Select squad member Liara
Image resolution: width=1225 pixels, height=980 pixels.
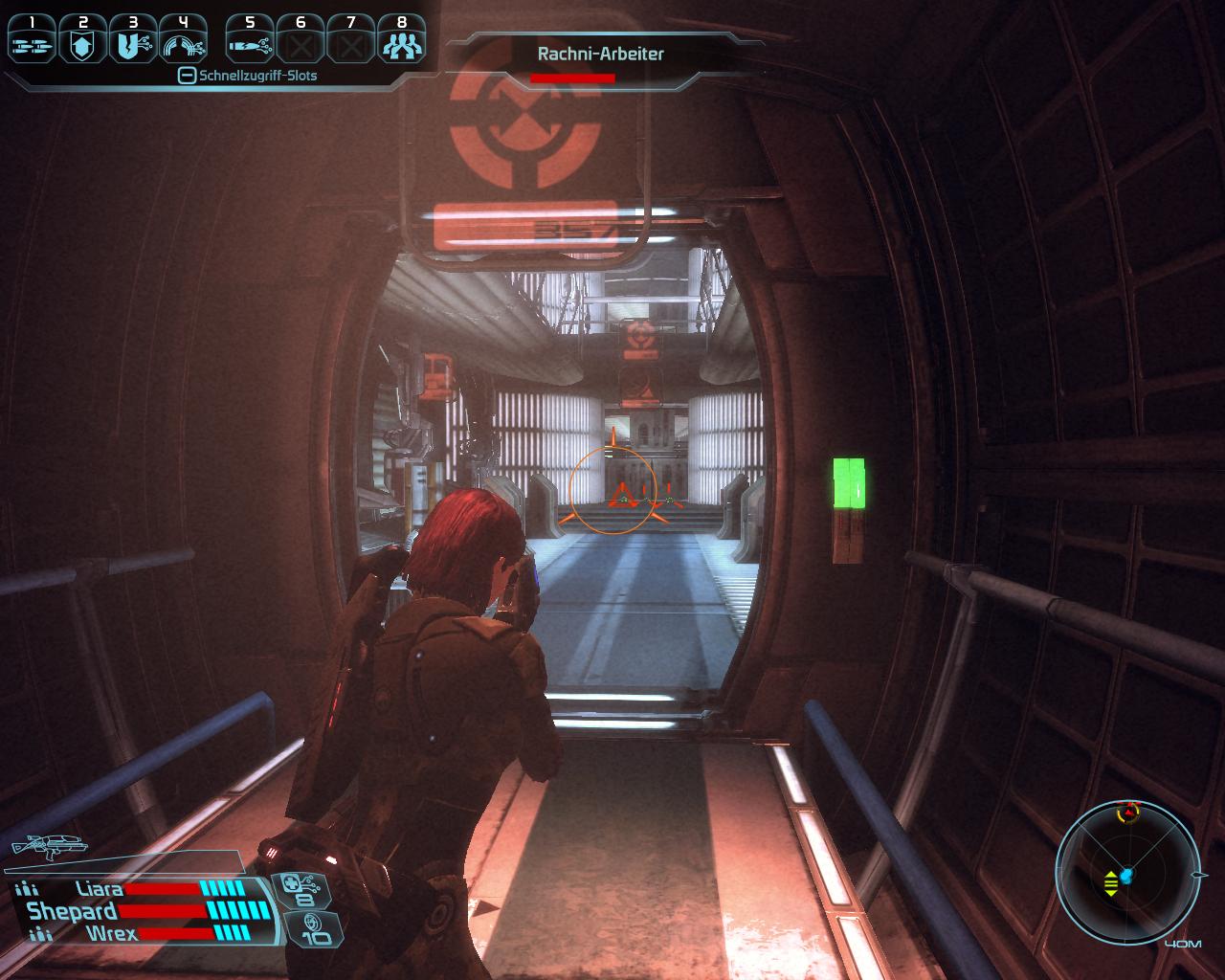pyautogui.click(x=100, y=889)
